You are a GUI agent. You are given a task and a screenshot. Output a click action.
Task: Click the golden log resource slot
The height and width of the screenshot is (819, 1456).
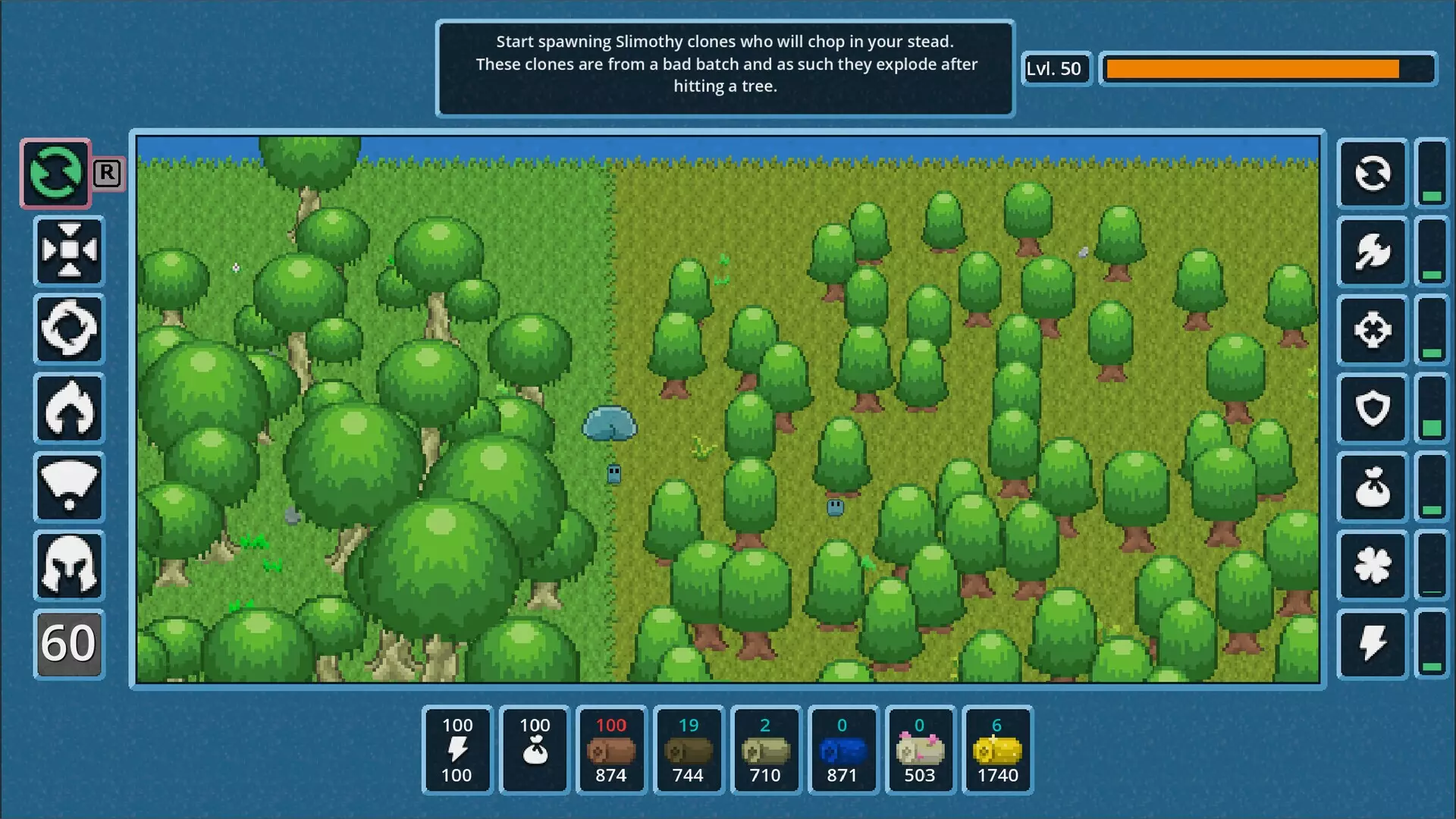tap(997, 750)
